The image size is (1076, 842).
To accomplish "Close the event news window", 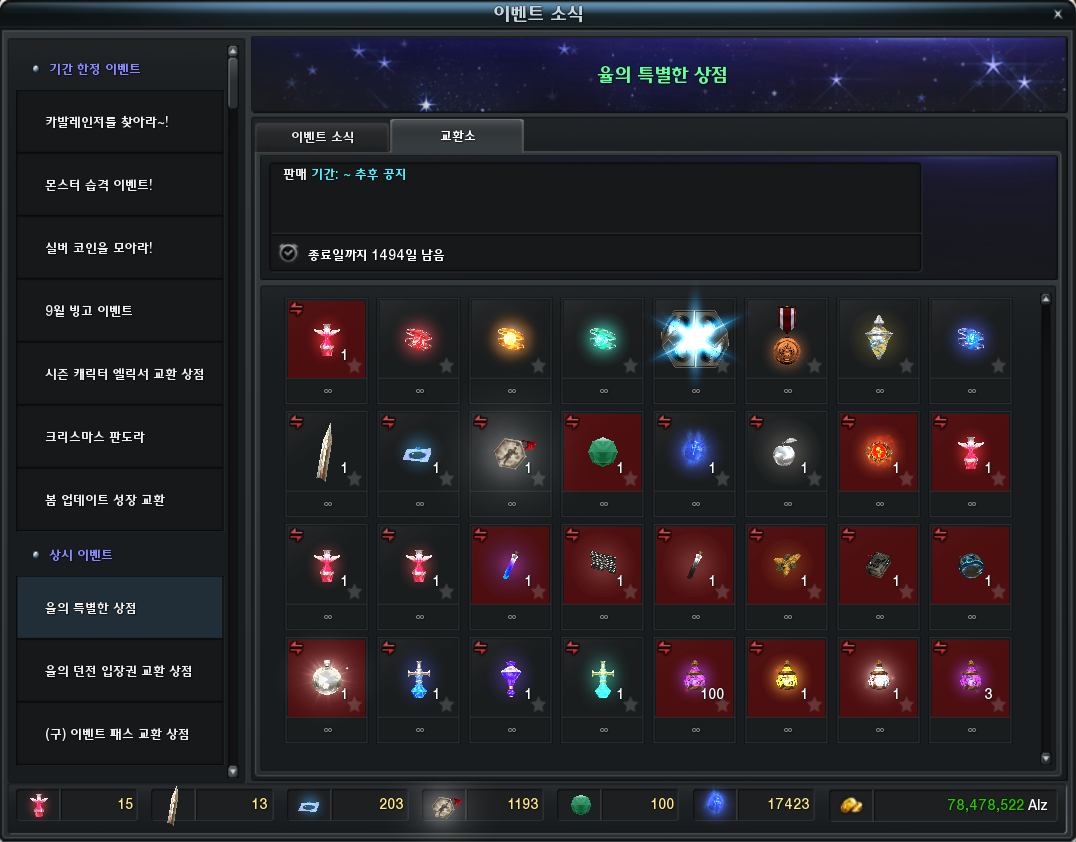I will pos(1058,14).
